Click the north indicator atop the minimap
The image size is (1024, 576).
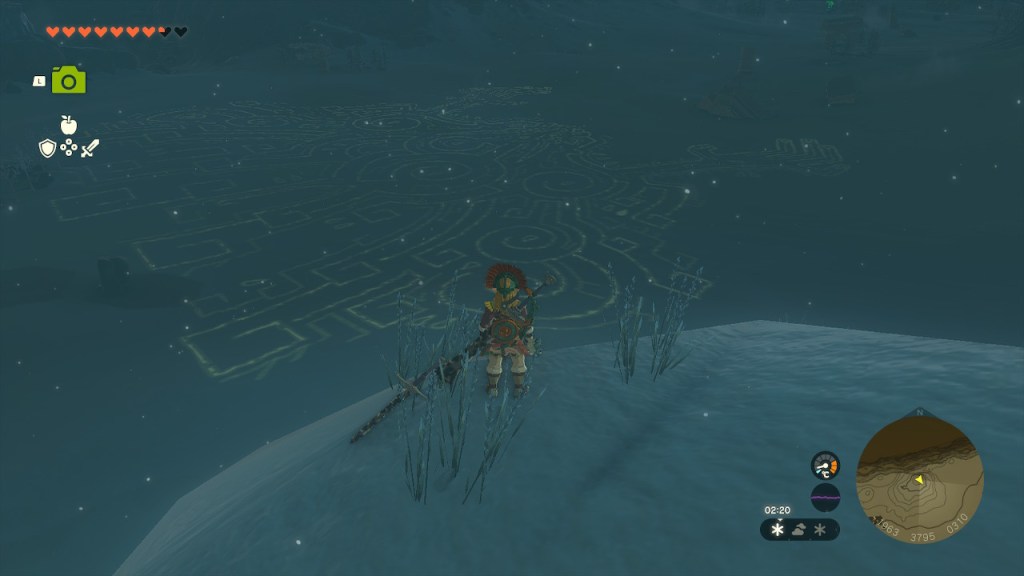coord(920,411)
